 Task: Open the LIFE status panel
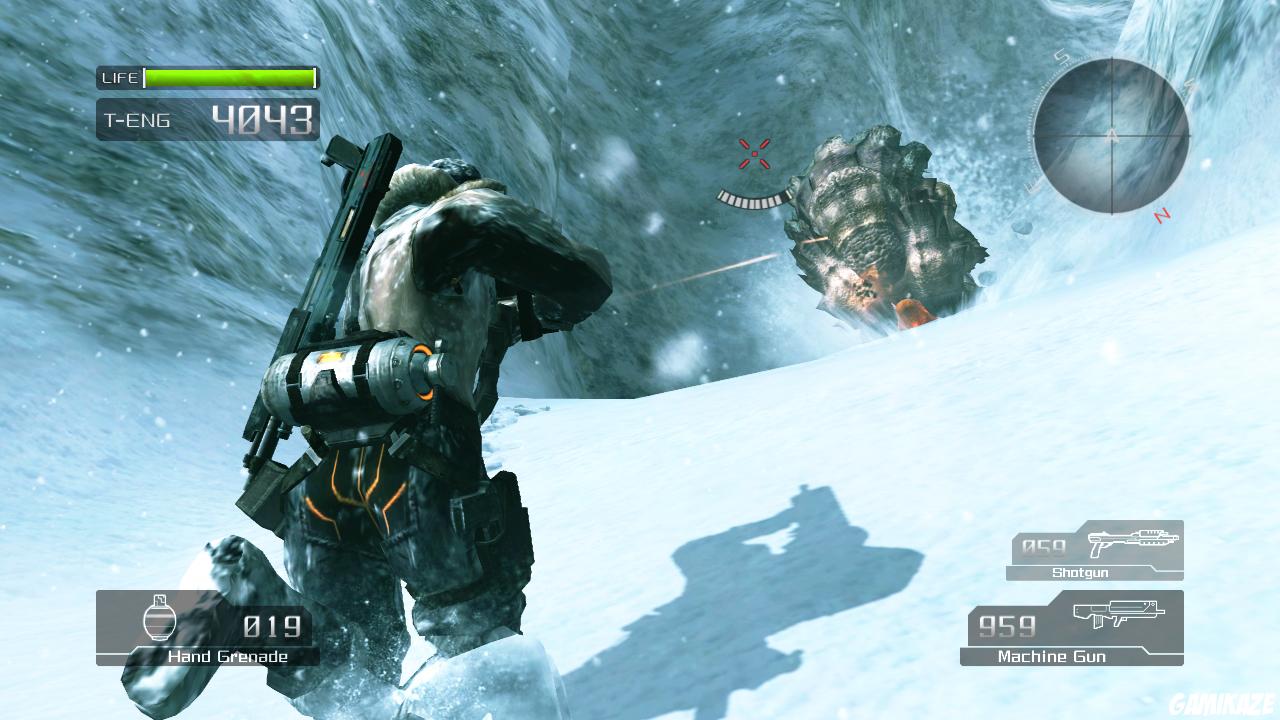[x=207, y=77]
